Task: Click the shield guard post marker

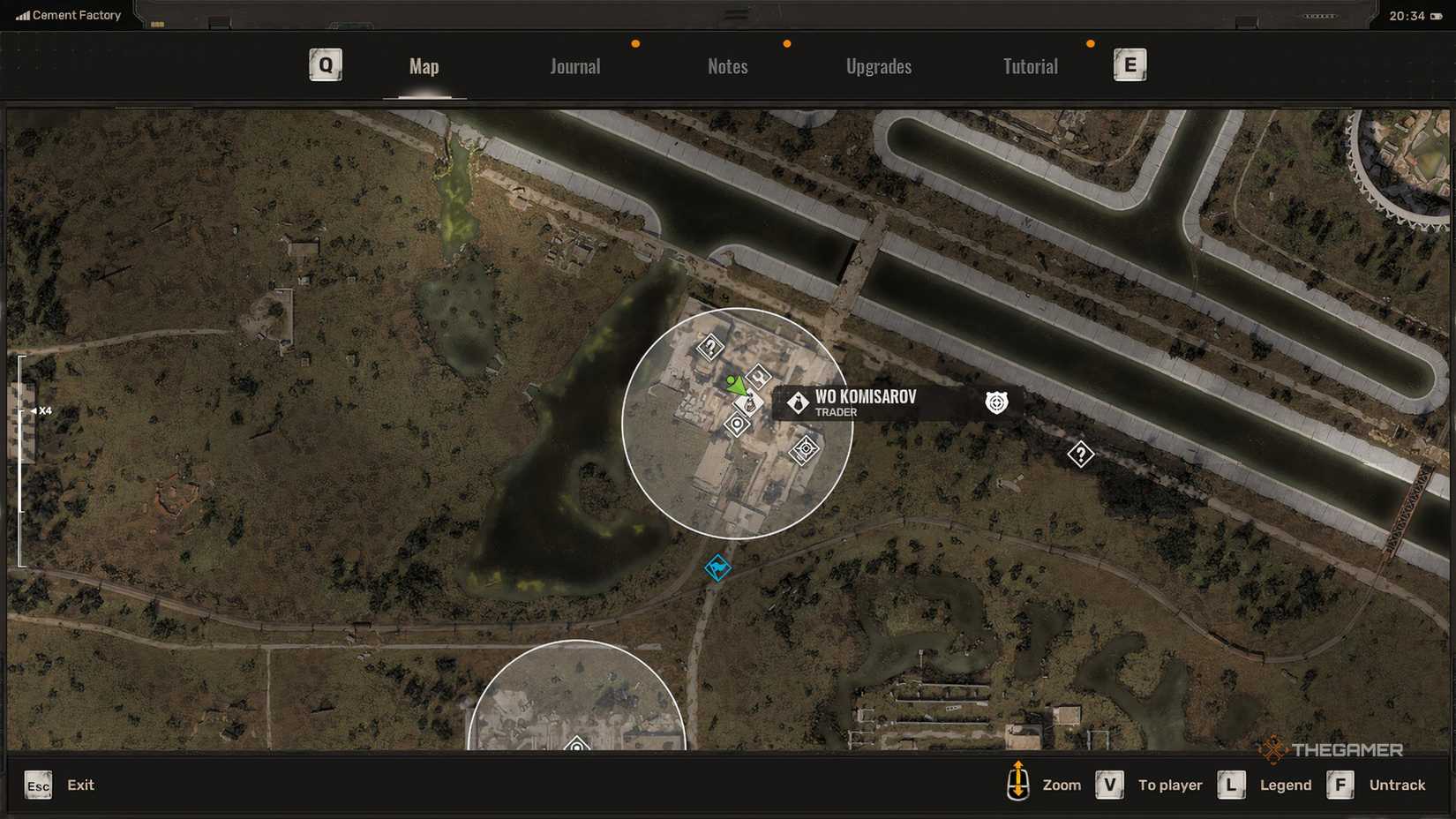Action: click(995, 402)
